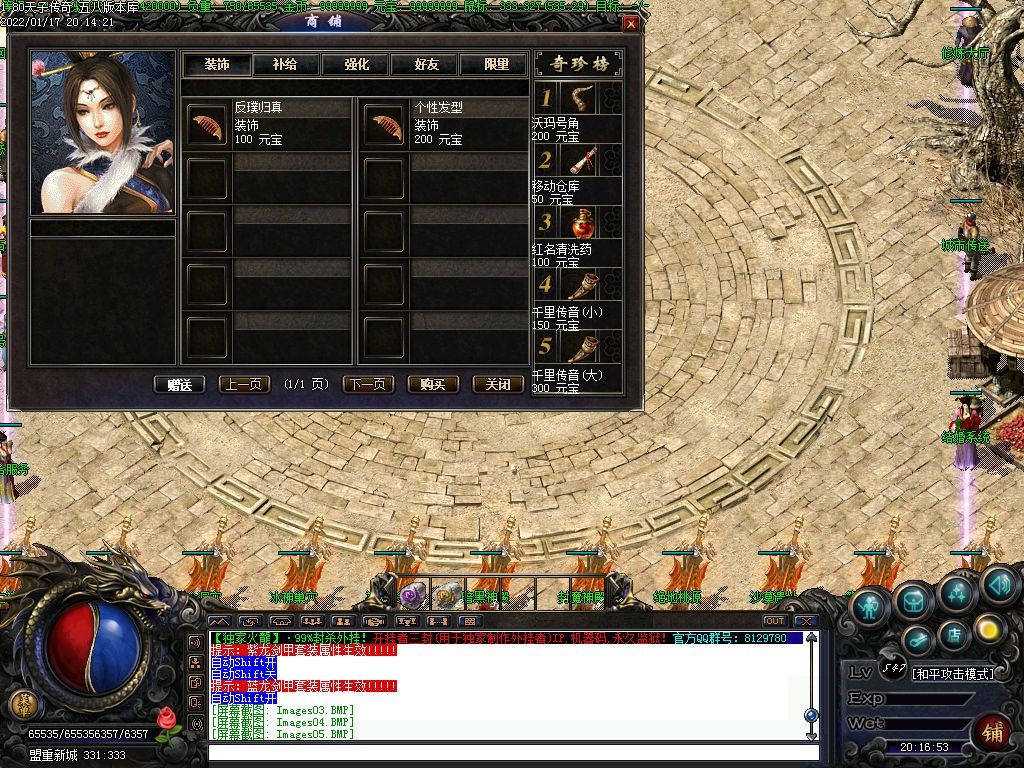Click the chat text input box
Screen dimensions: 1024x768
click(510, 752)
